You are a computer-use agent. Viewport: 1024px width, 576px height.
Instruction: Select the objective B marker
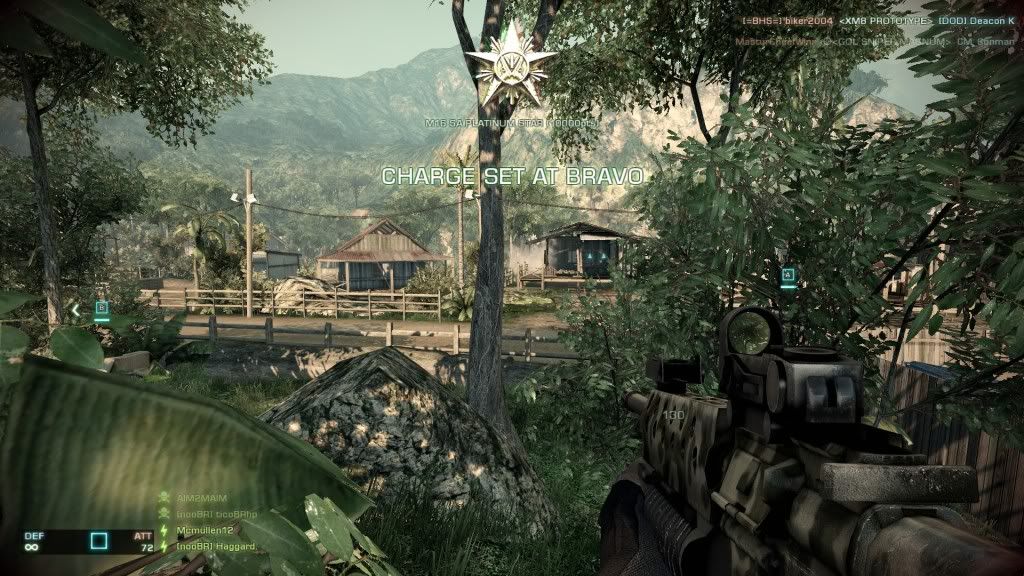pos(101,309)
